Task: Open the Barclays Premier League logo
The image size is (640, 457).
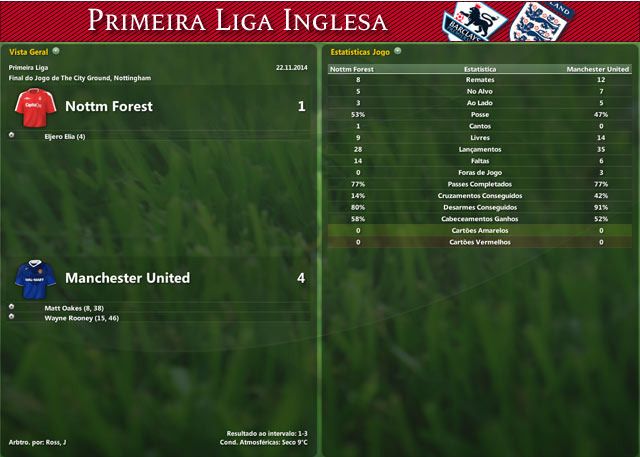Action: (474, 20)
